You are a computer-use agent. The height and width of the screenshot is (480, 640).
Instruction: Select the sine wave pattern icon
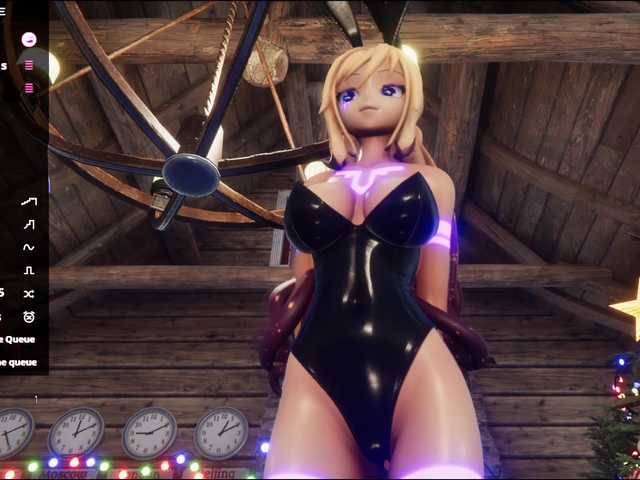29,247
